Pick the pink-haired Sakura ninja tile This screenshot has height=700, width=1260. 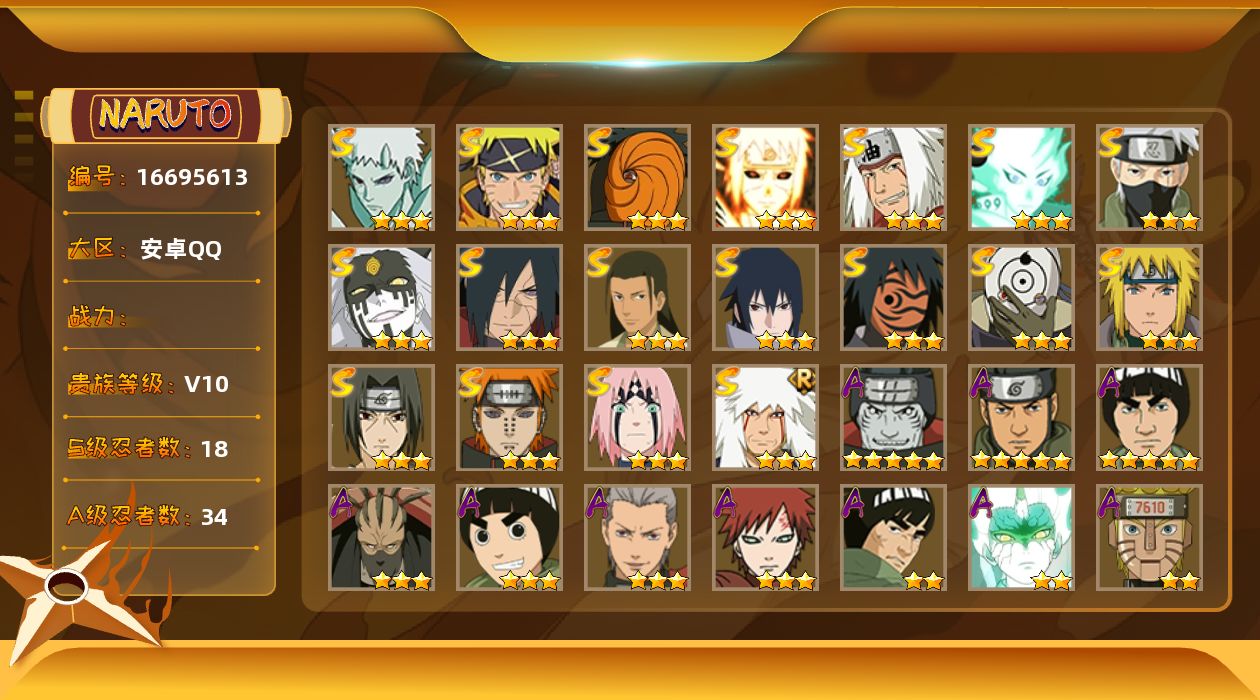coord(637,417)
